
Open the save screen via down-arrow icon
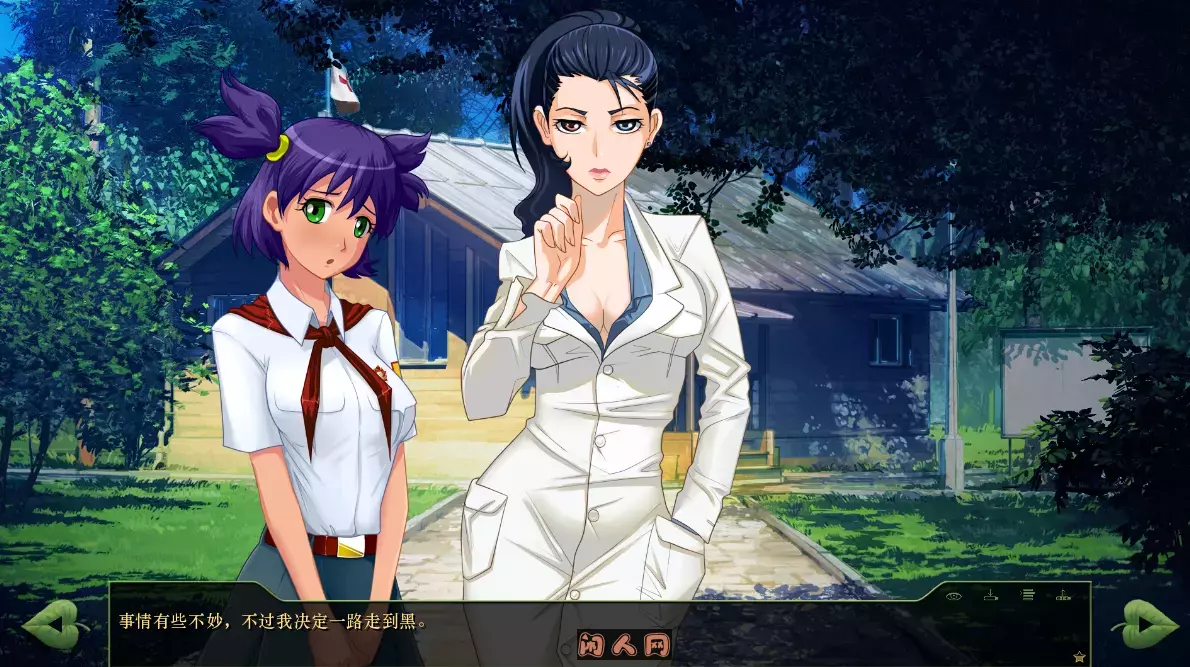(990, 595)
